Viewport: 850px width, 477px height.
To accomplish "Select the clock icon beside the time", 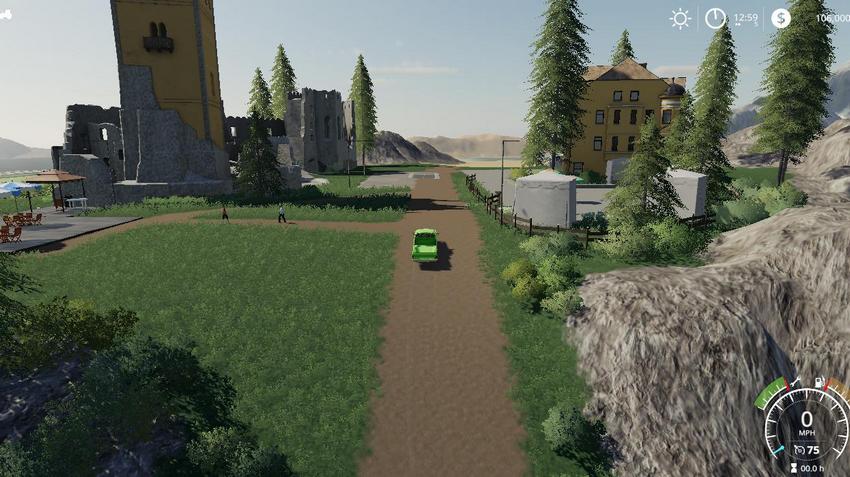I will 715,18.
